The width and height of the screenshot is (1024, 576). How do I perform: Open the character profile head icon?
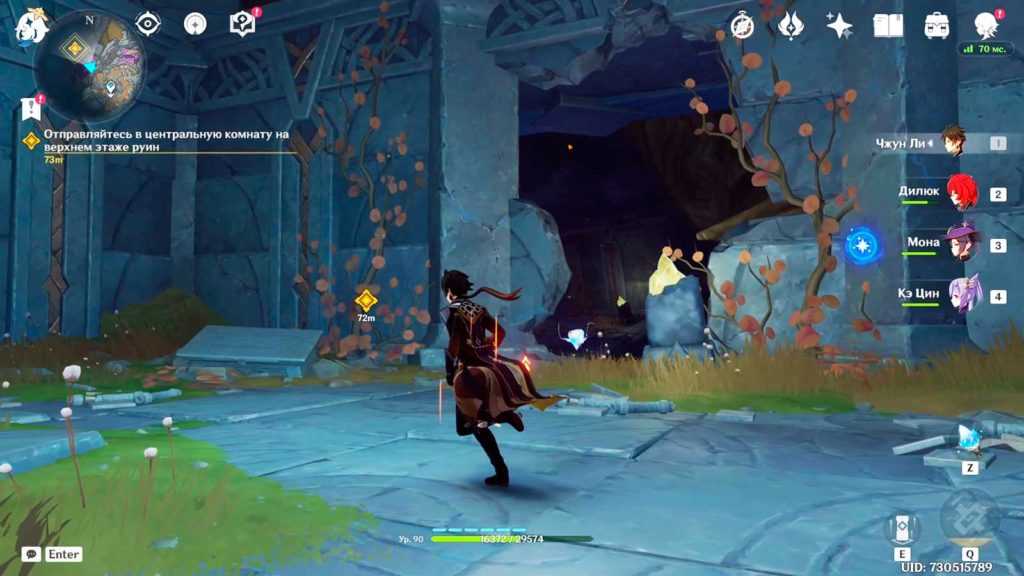[987, 26]
